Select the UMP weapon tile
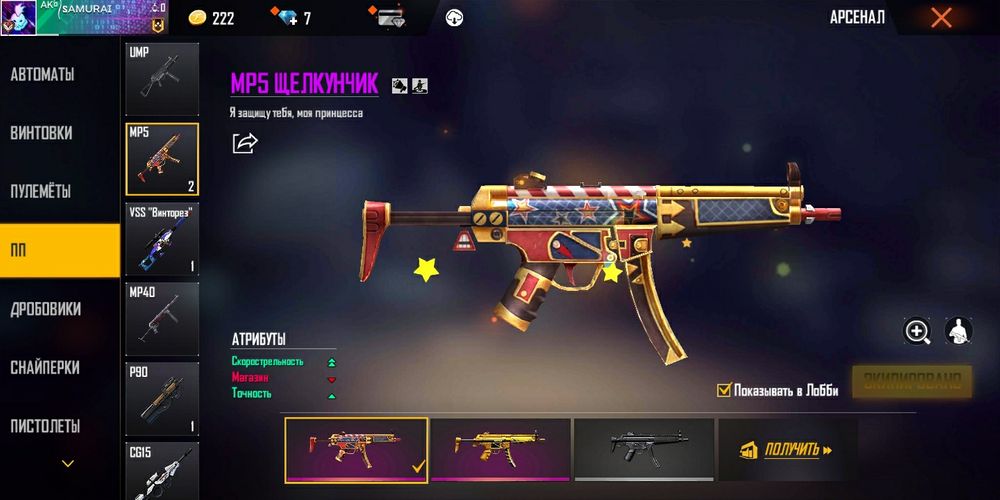 [162, 78]
